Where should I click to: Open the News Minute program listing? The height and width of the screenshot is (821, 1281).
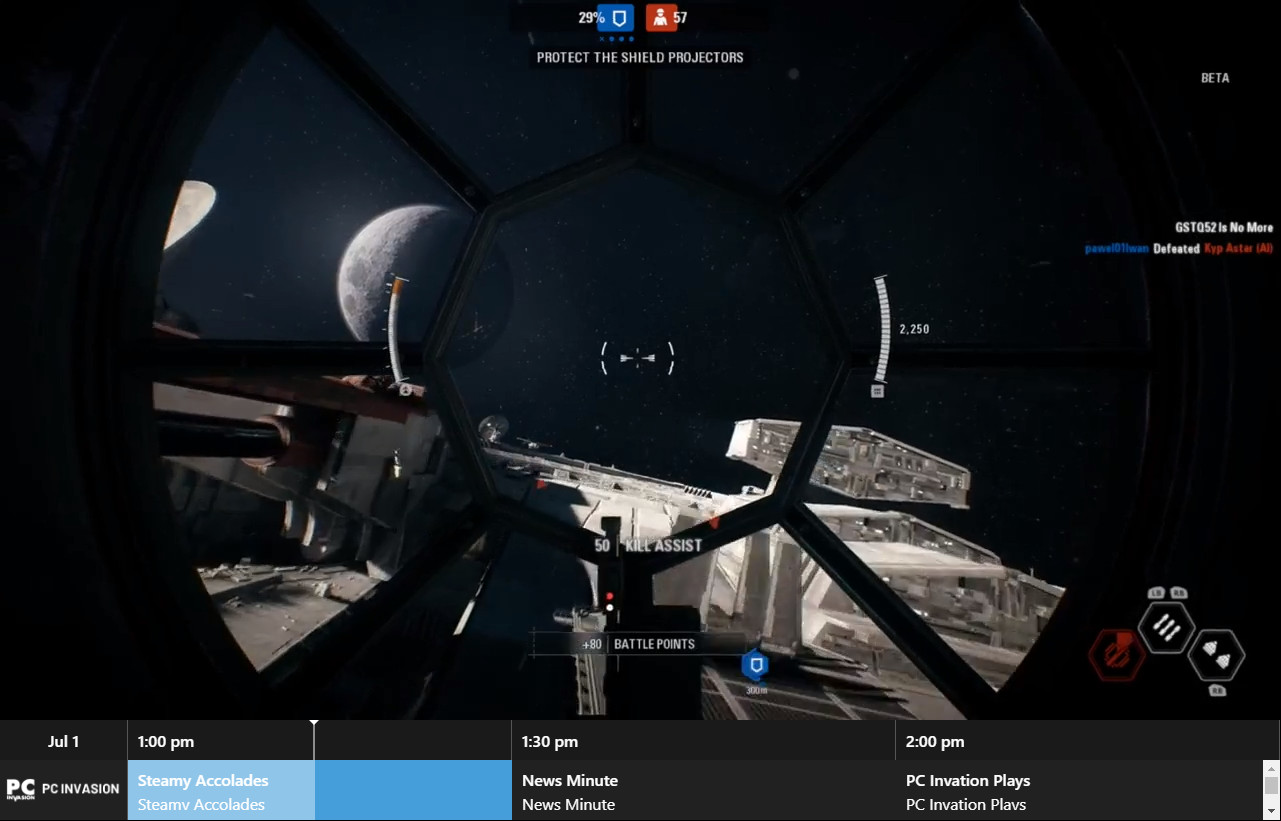569,780
